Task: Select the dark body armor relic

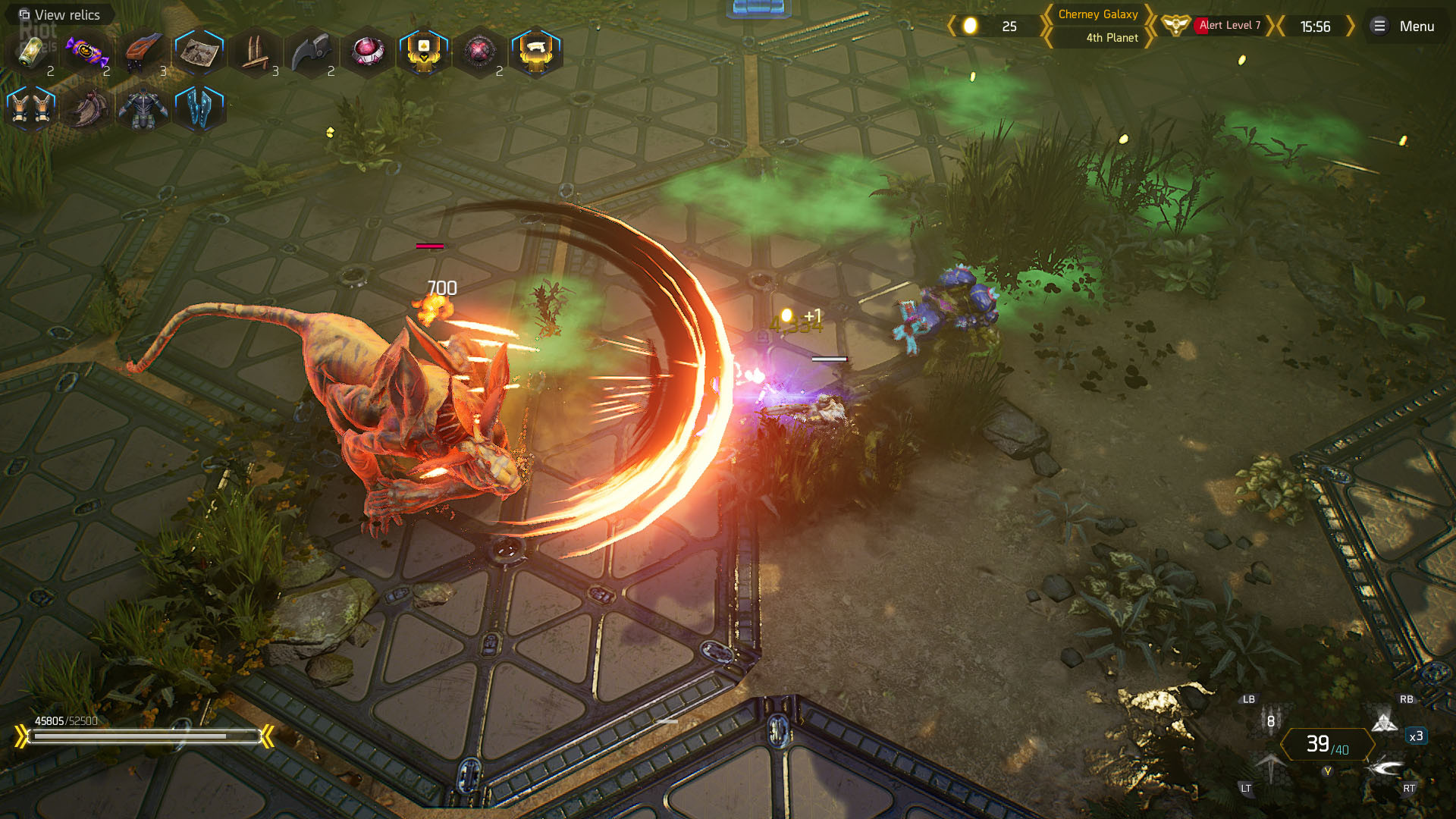Action: click(x=143, y=108)
